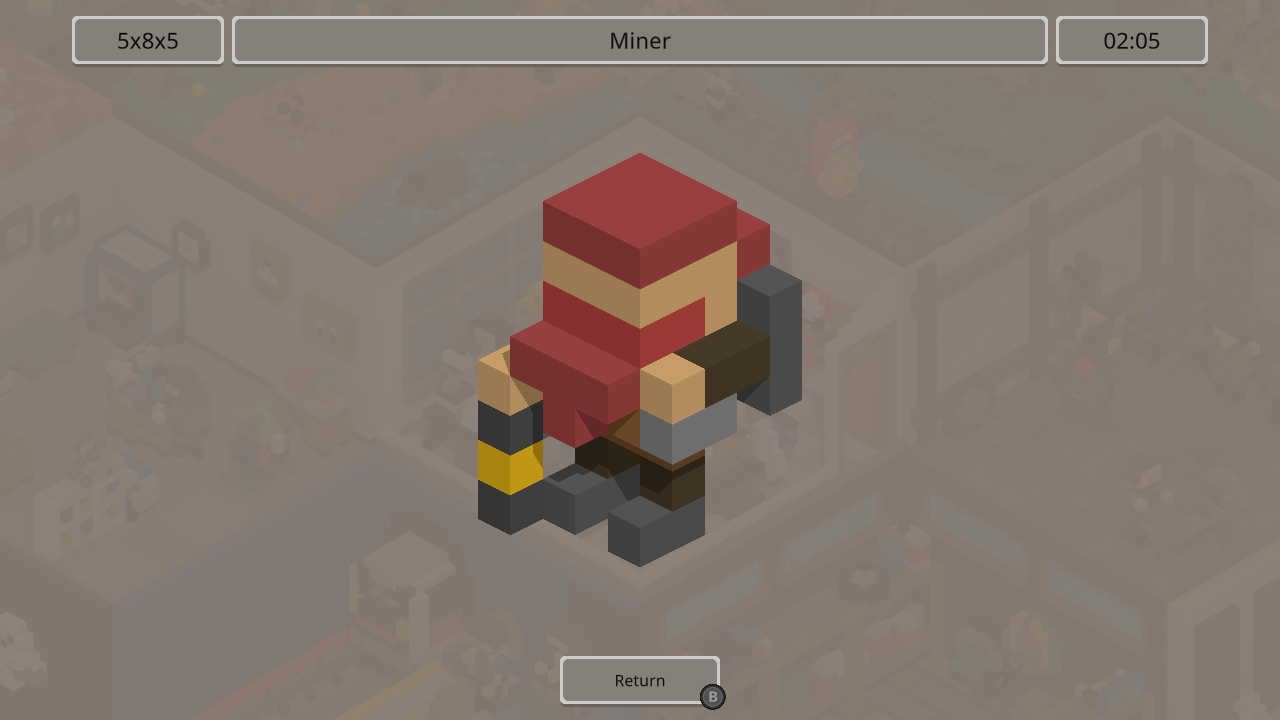Click the Miner name field
The height and width of the screenshot is (720, 1280).
coord(638,41)
